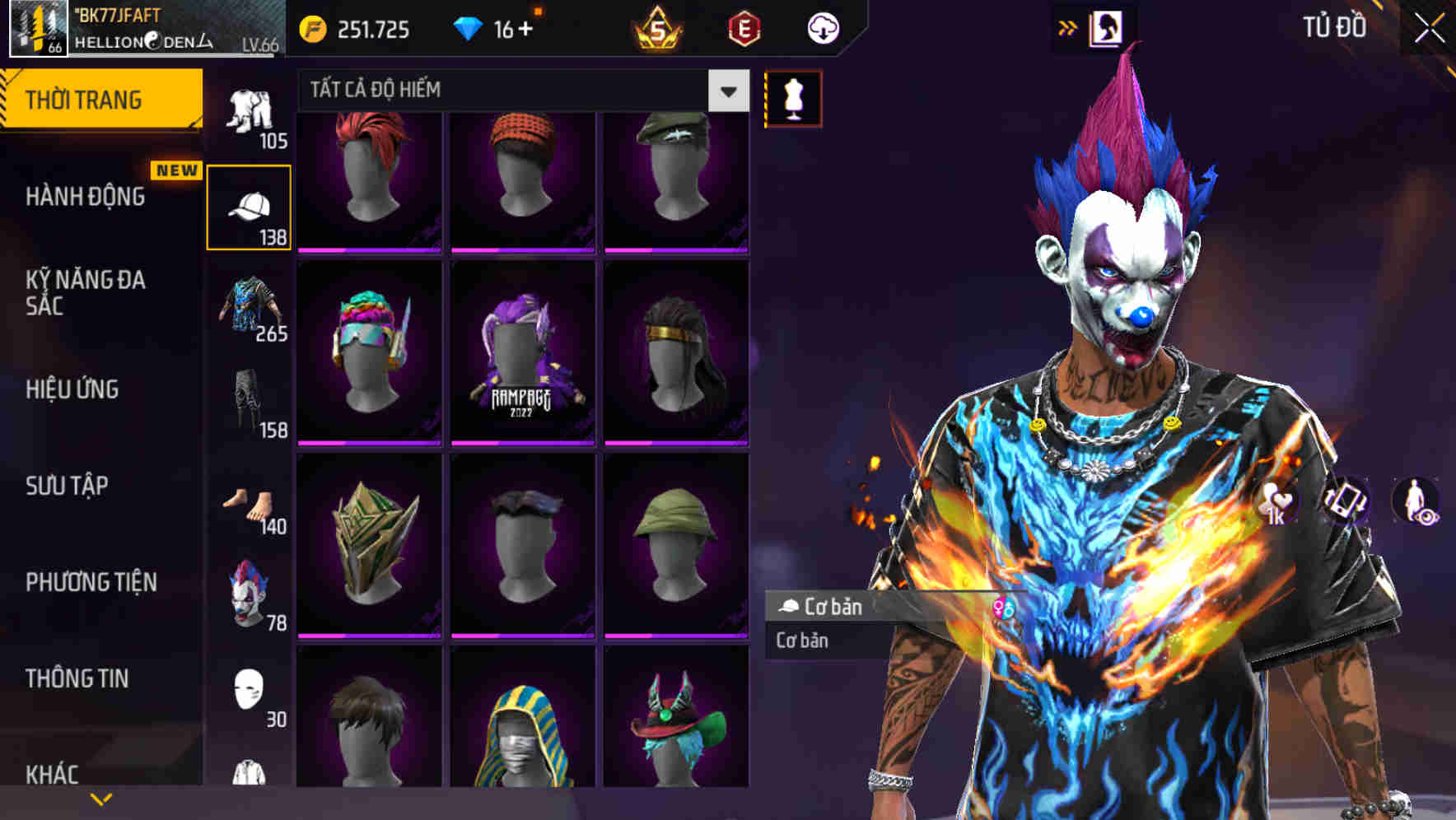Collapse the panel using the double-arrow toggle

pyautogui.click(x=1067, y=26)
